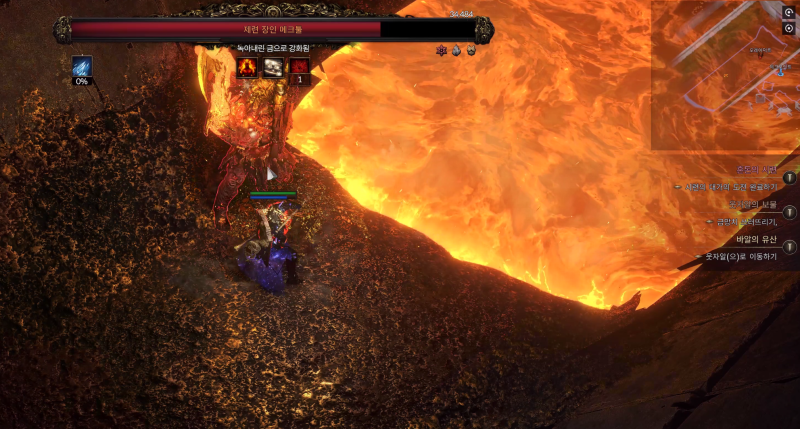Click the upper round button above the minimap
The height and width of the screenshot is (429, 800).
(789, 12)
